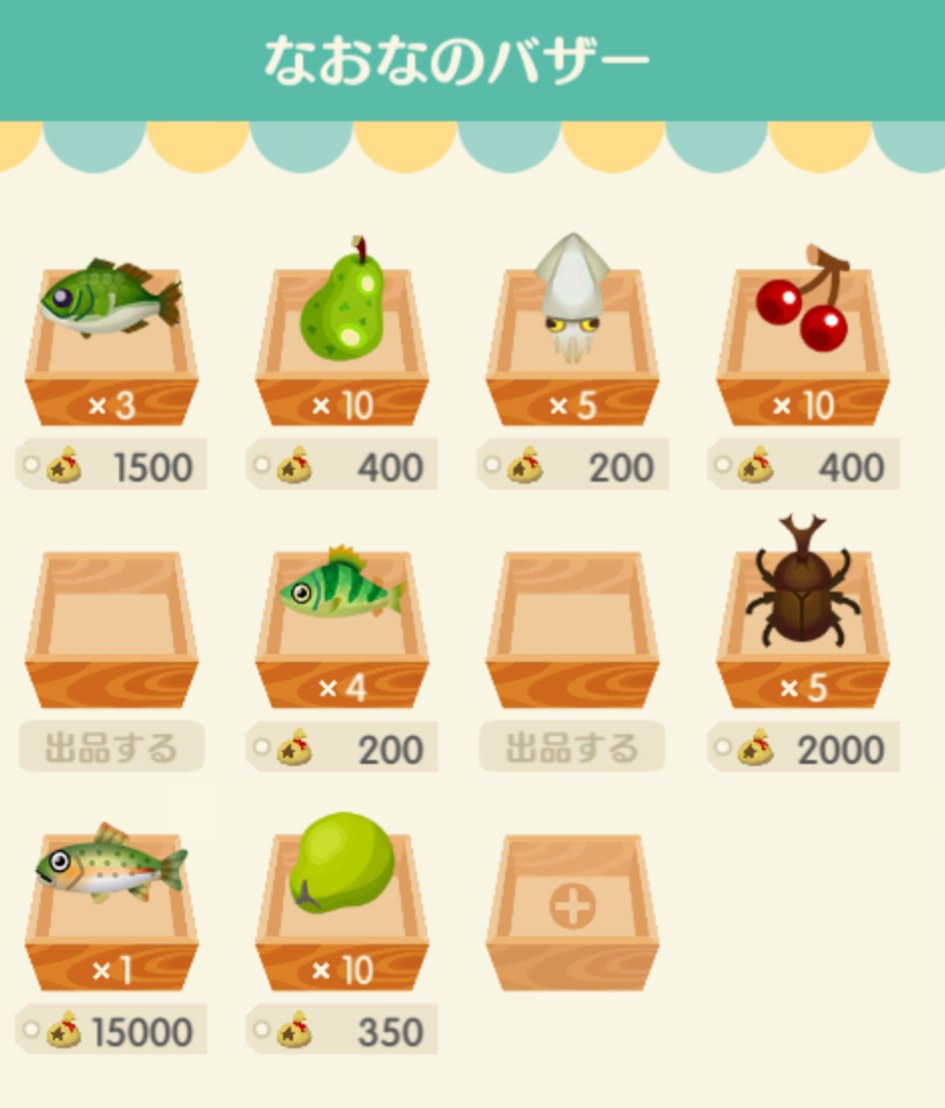This screenshot has width=945, height=1108.
Task: Select the black bass crate listing
Action: (x=111, y=340)
